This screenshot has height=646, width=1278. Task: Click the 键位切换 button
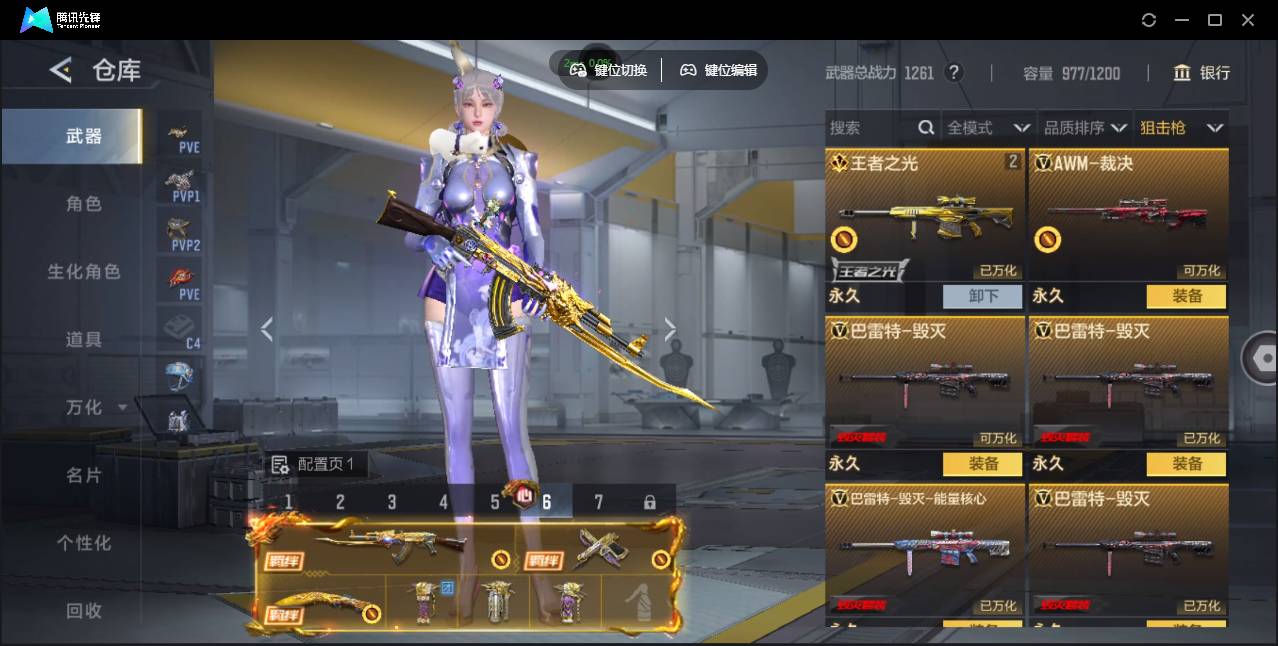(609, 70)
